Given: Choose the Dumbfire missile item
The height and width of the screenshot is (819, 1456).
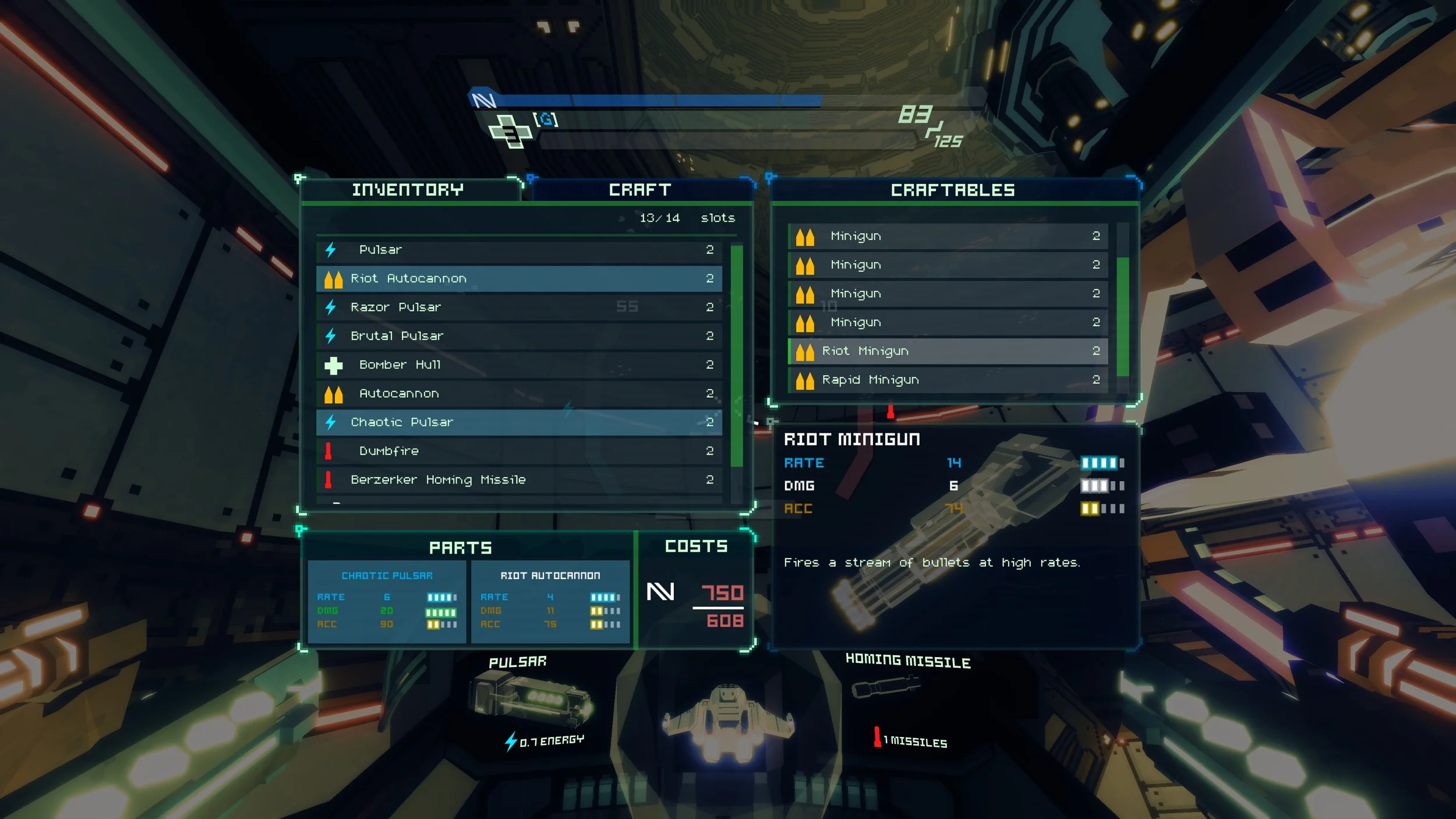Looking at the screenshot, I should tap(518, 451).
